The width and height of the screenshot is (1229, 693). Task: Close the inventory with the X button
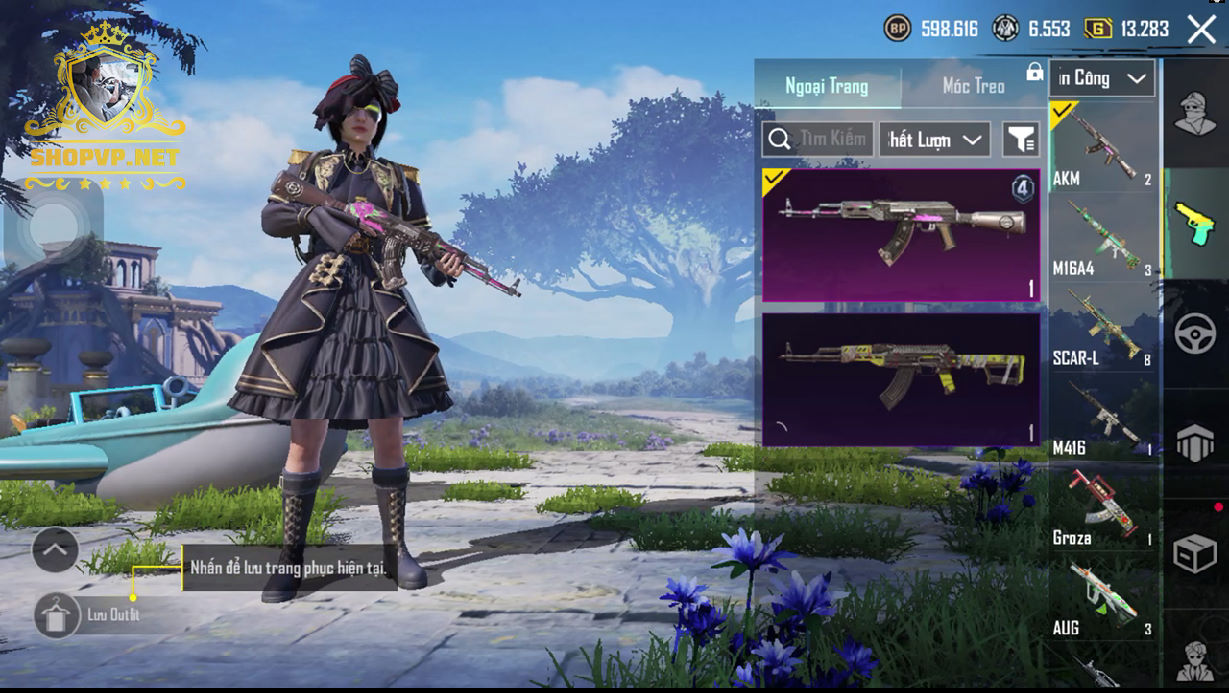tap(1201, 29)
